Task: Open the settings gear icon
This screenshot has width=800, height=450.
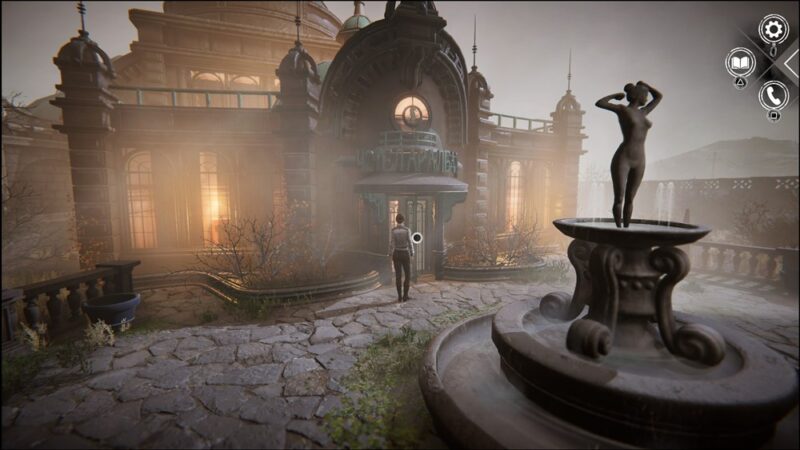Action: click(x=773, y=29)
